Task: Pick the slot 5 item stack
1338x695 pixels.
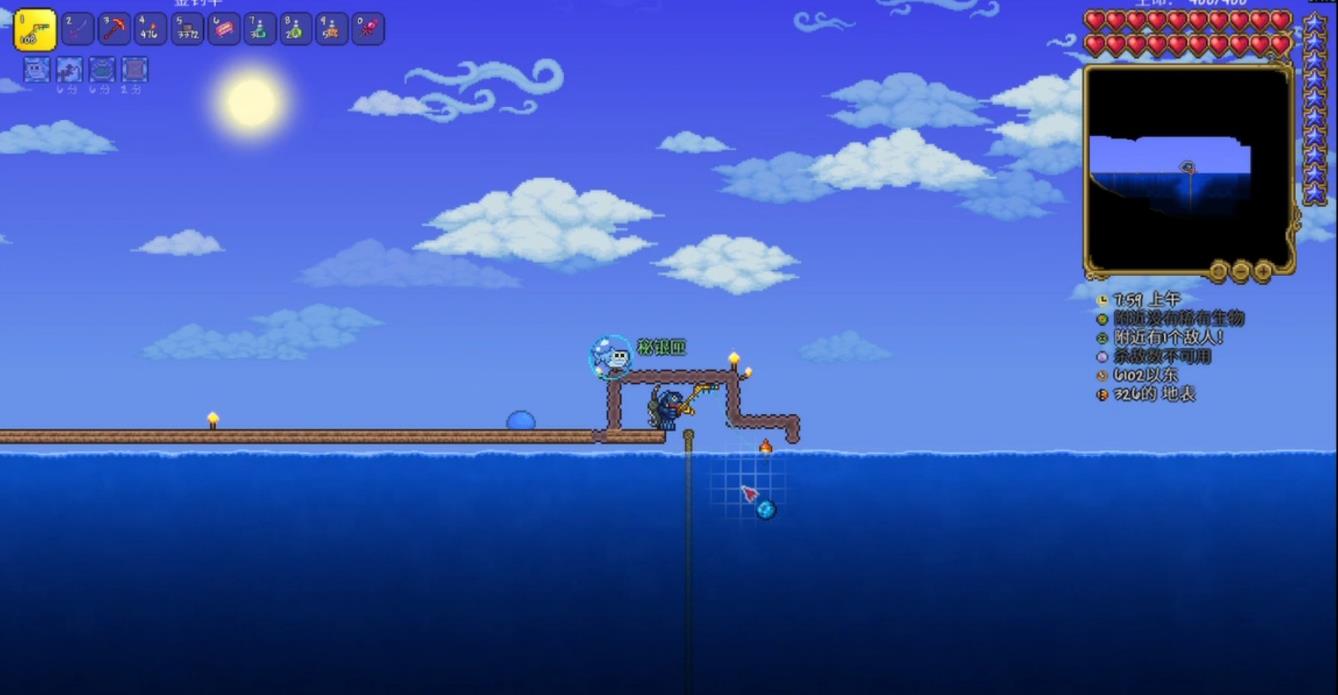Action: pos(187,29)
